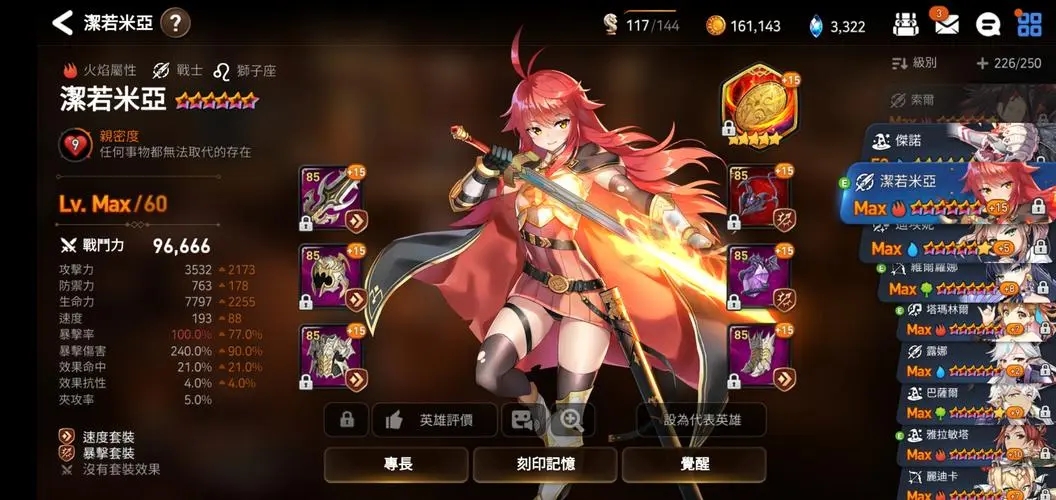This screenshot has height=500, width=1056.
Task: Open the chat speech bubble
Action: point(987,24)
